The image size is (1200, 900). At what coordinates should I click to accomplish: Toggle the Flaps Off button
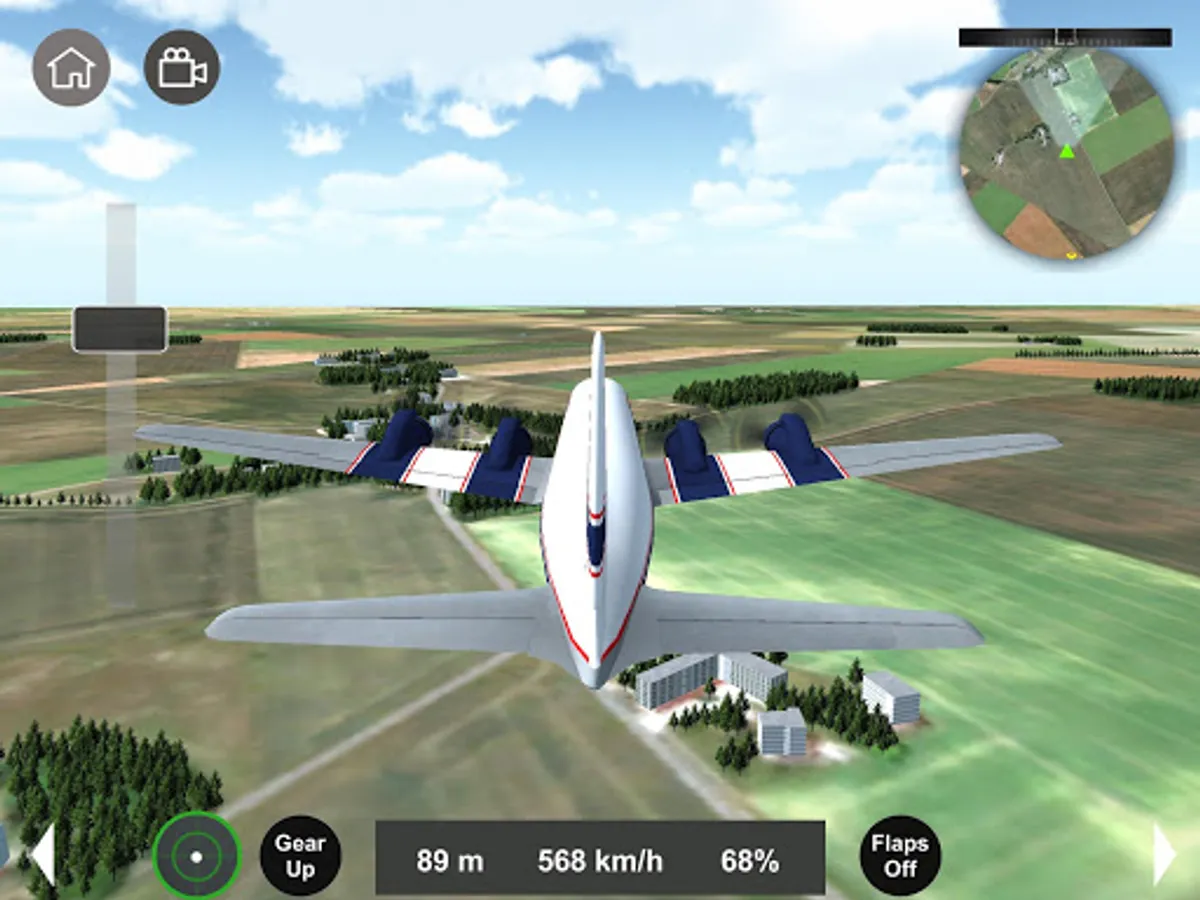click(900, 856)
